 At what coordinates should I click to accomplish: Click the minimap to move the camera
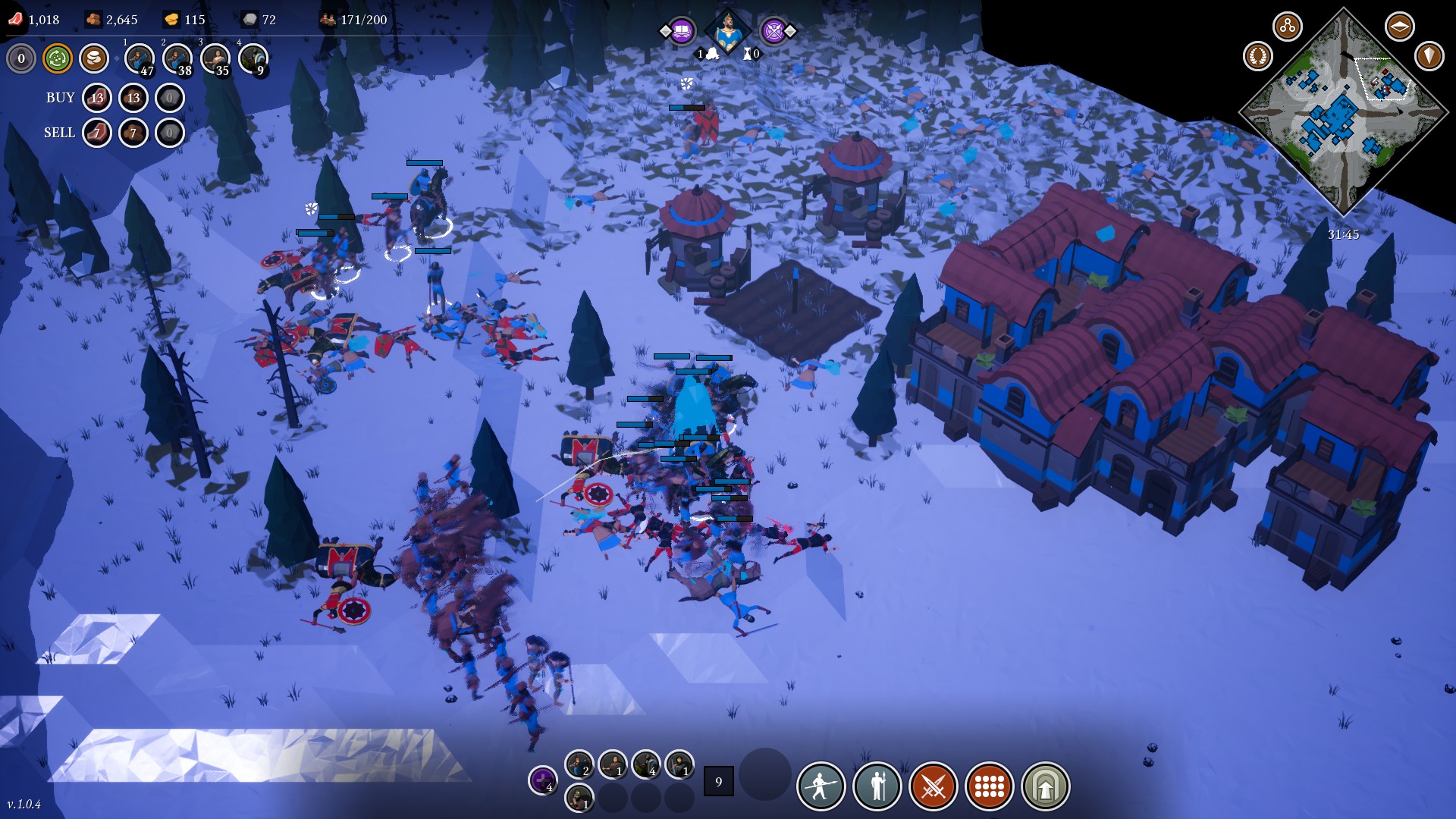coord(1343,114)
